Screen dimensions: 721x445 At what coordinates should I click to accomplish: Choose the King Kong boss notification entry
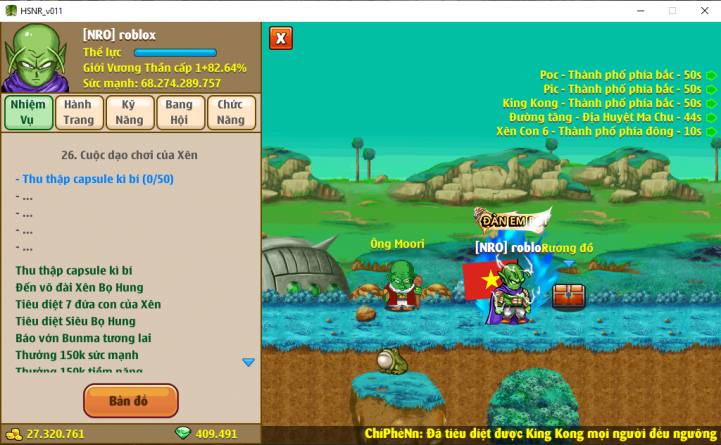602,103
